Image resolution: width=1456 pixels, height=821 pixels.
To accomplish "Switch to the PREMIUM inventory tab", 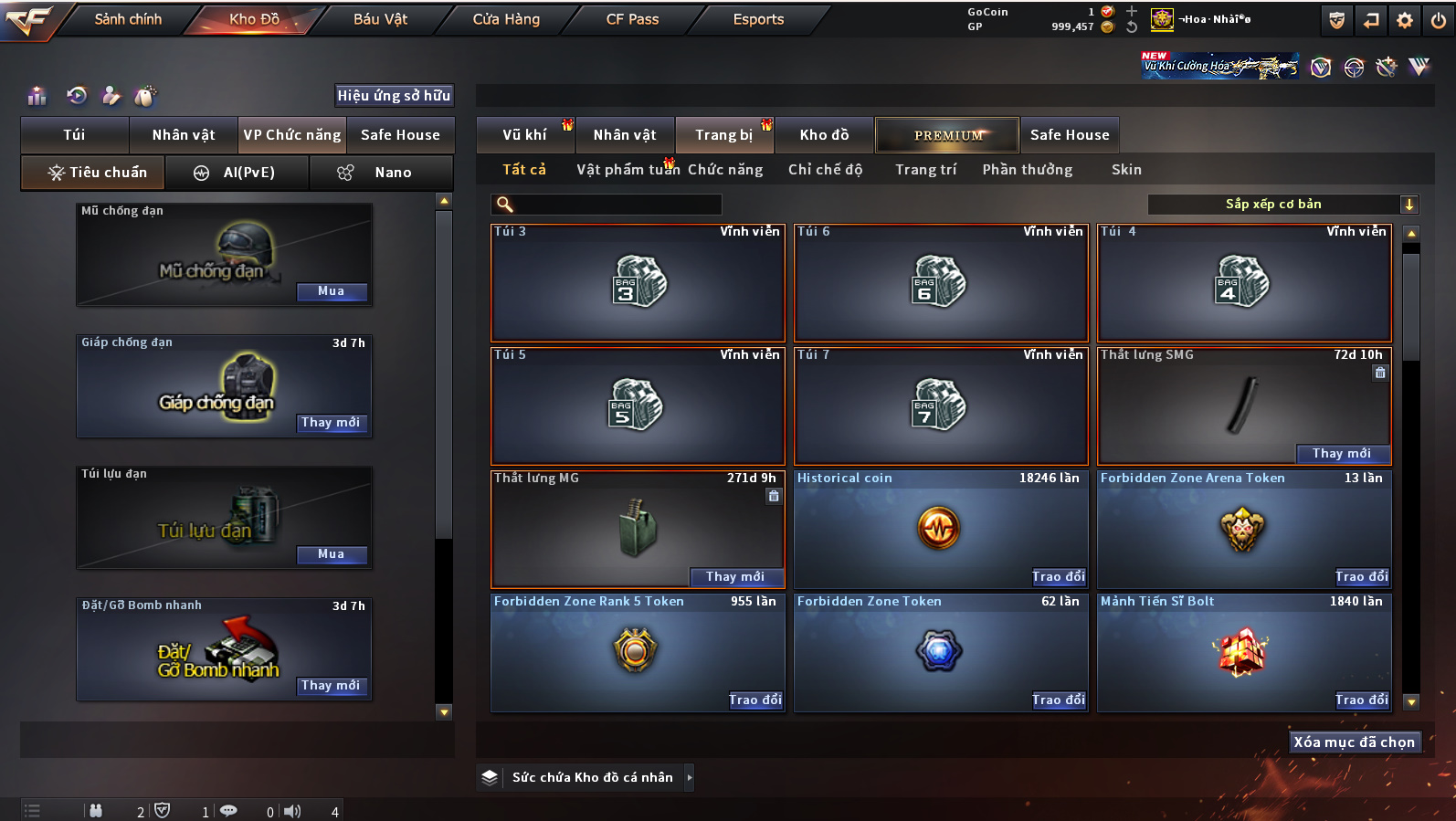I will 948,135.
